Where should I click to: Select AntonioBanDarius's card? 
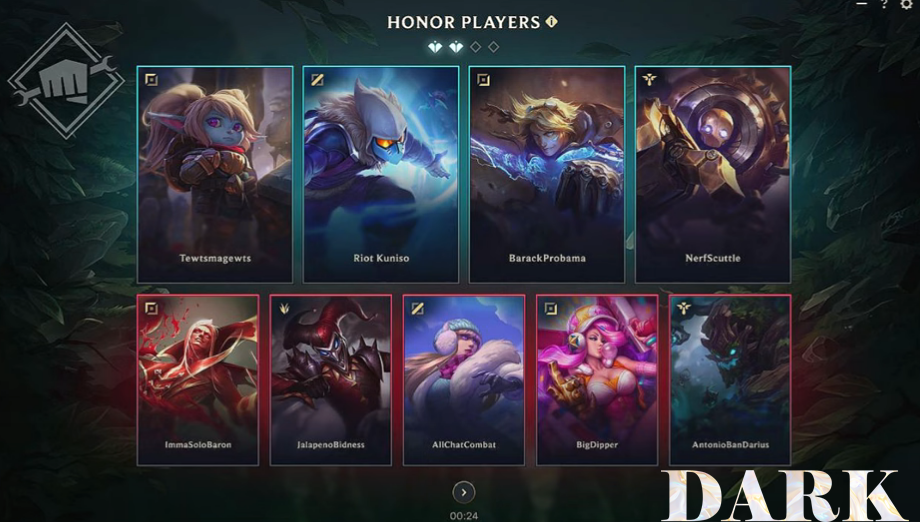coord(730,380)
